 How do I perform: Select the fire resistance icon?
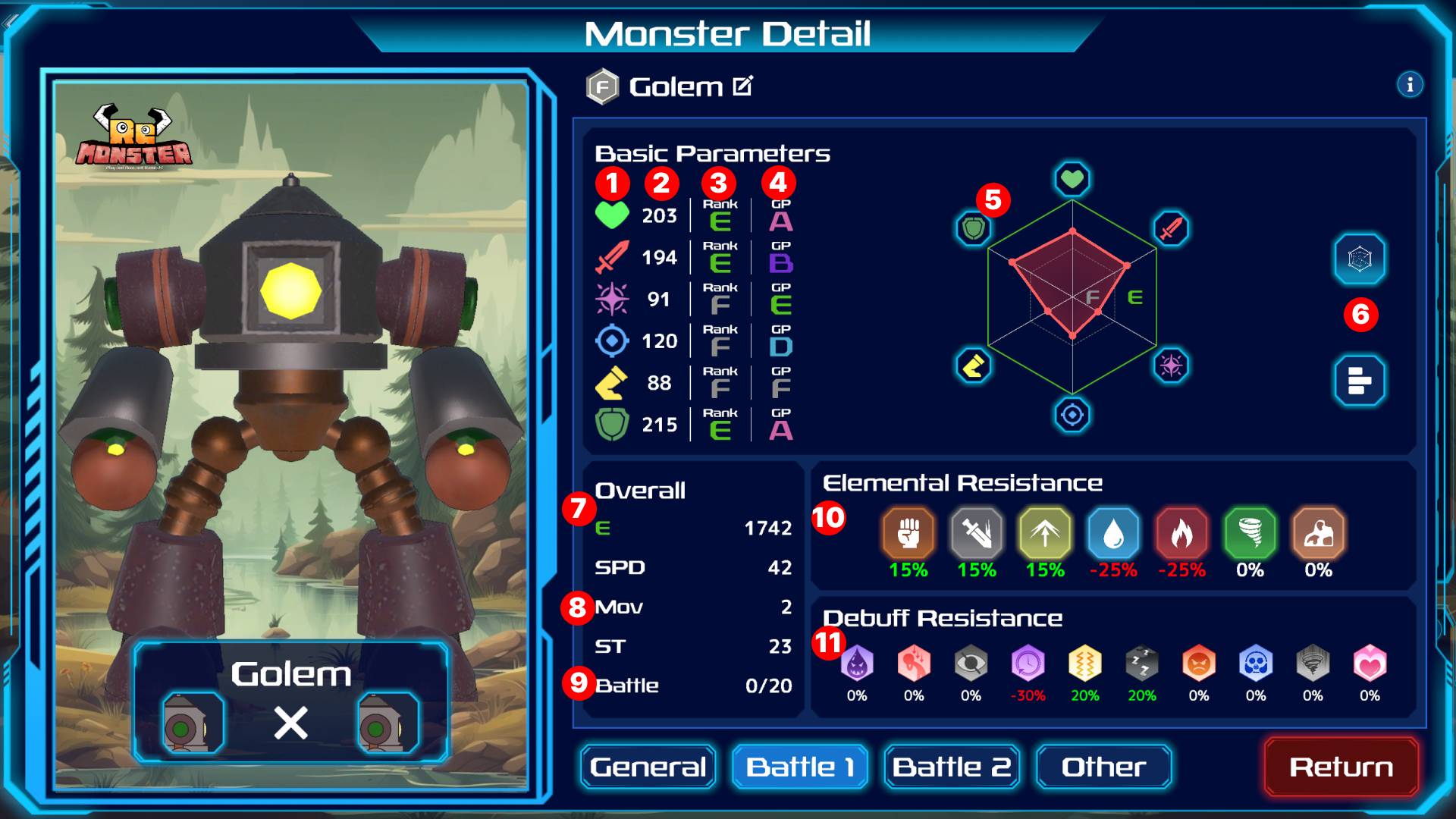[x=1181, y=533]
